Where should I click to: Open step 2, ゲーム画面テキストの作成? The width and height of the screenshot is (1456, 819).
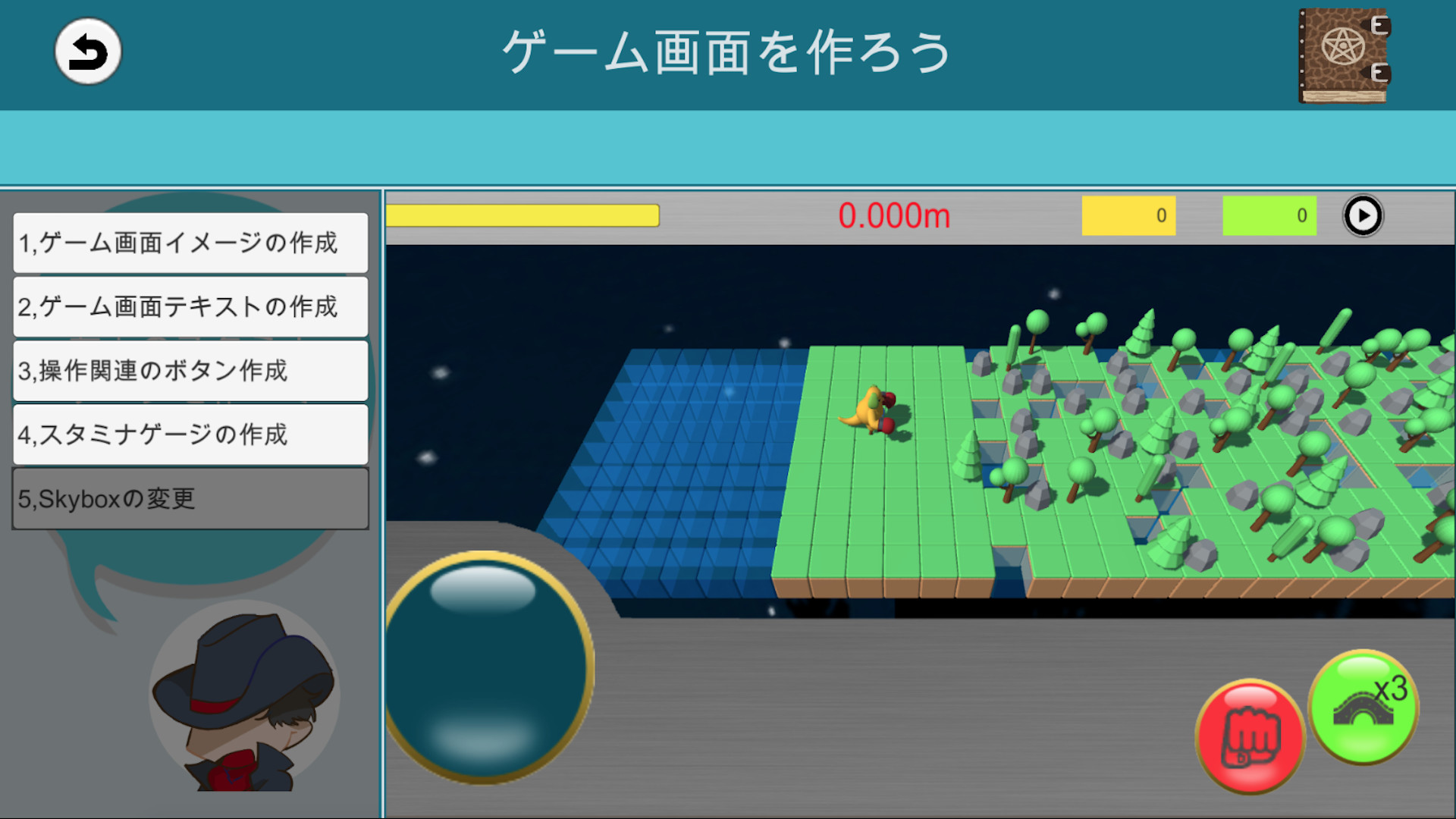point(188,307)
